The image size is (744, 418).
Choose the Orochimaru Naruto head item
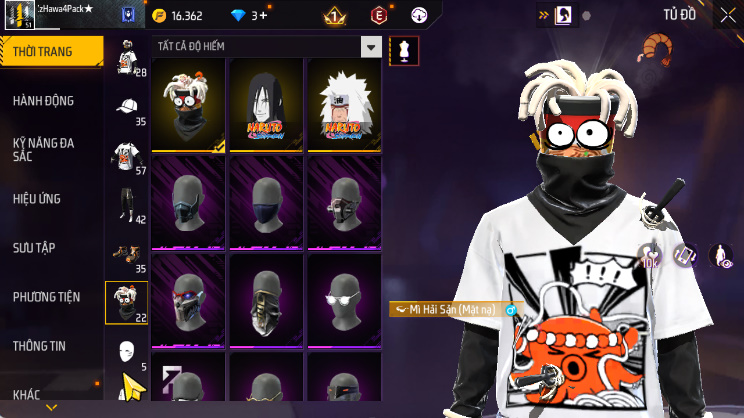(266, 104)
